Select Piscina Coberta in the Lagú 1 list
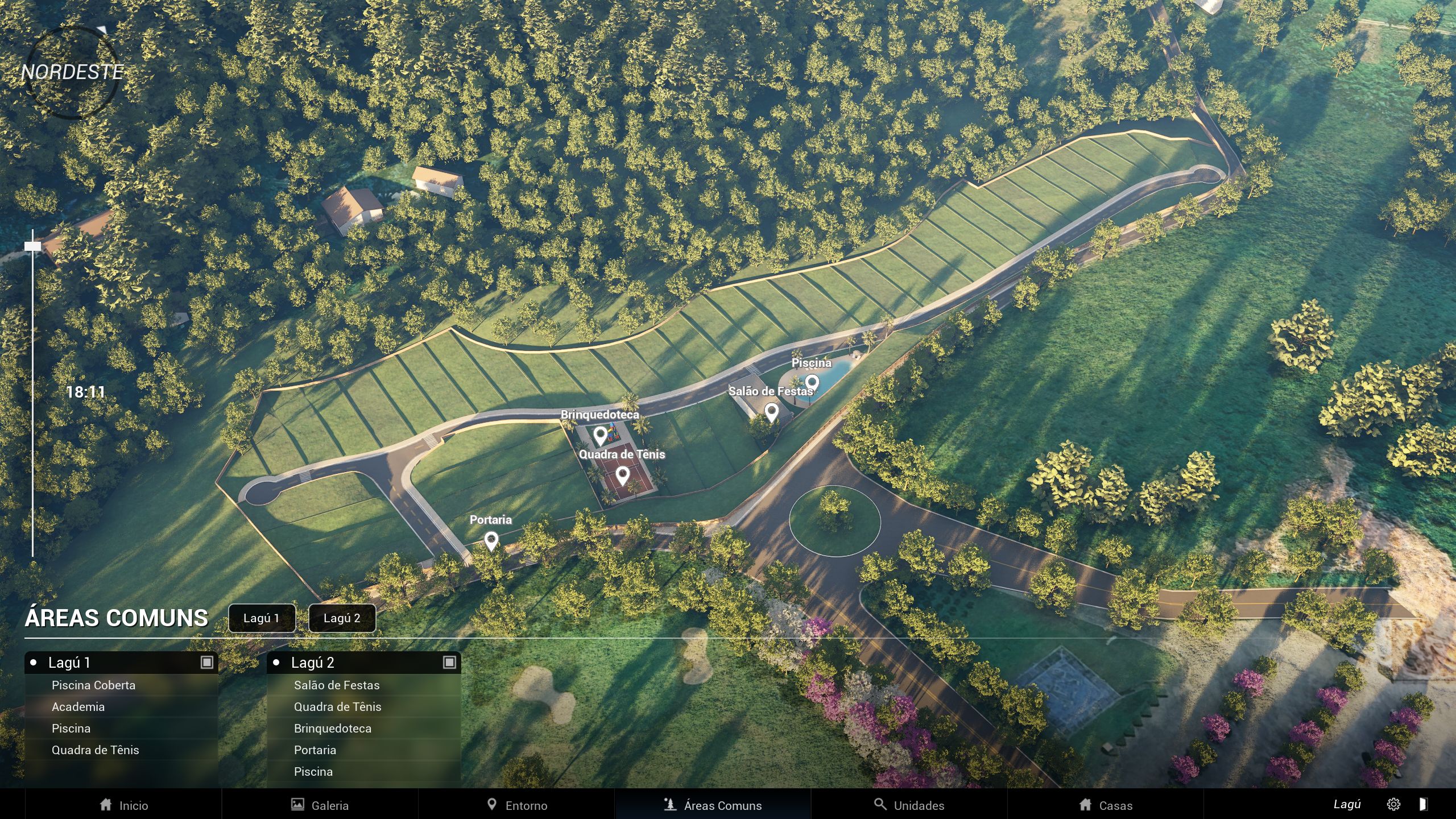Image resolution: width=1456 pixels, height=819 pixels. click(93, 685)
